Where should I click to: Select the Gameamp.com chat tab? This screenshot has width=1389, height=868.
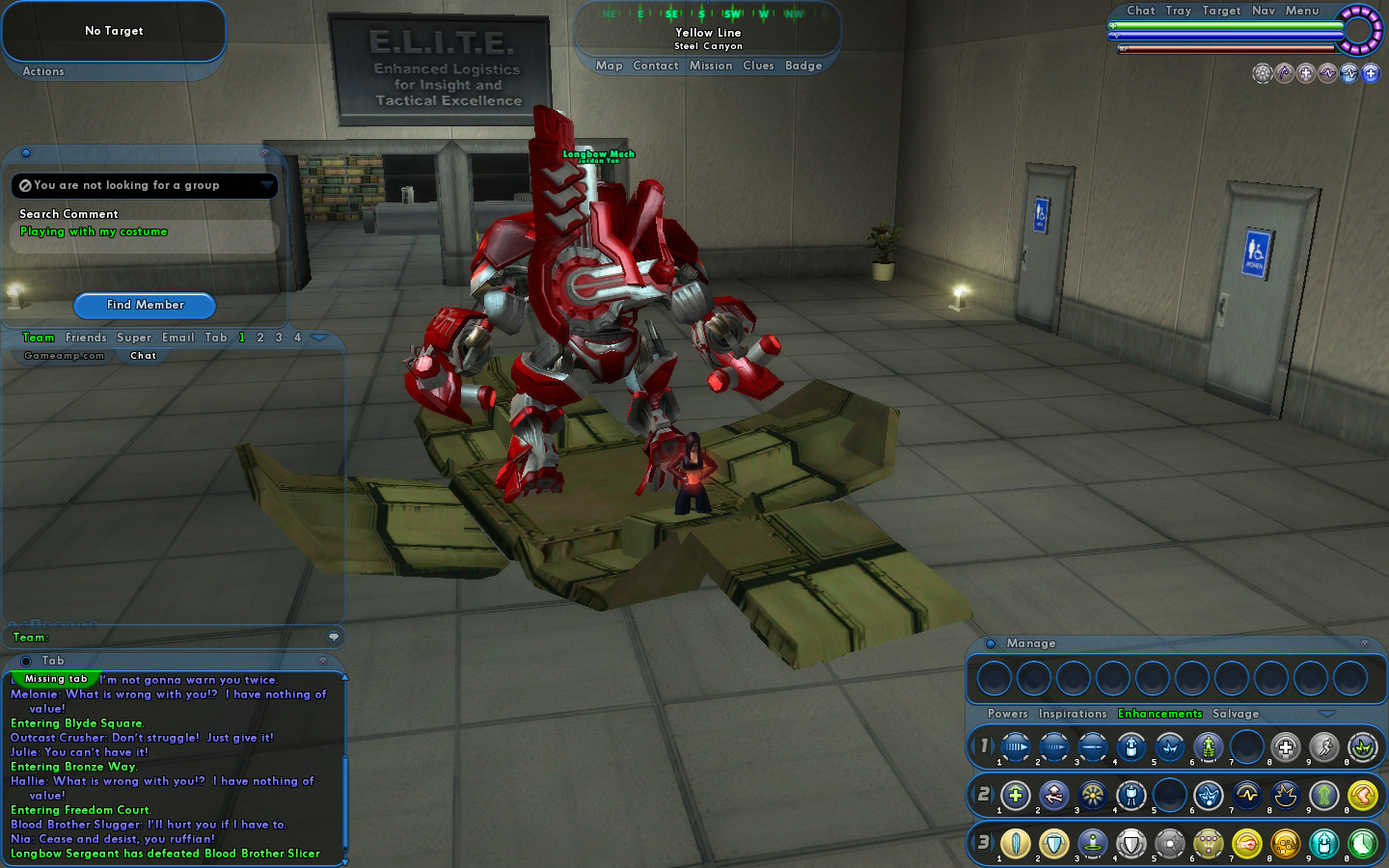(x=64, y=356)
